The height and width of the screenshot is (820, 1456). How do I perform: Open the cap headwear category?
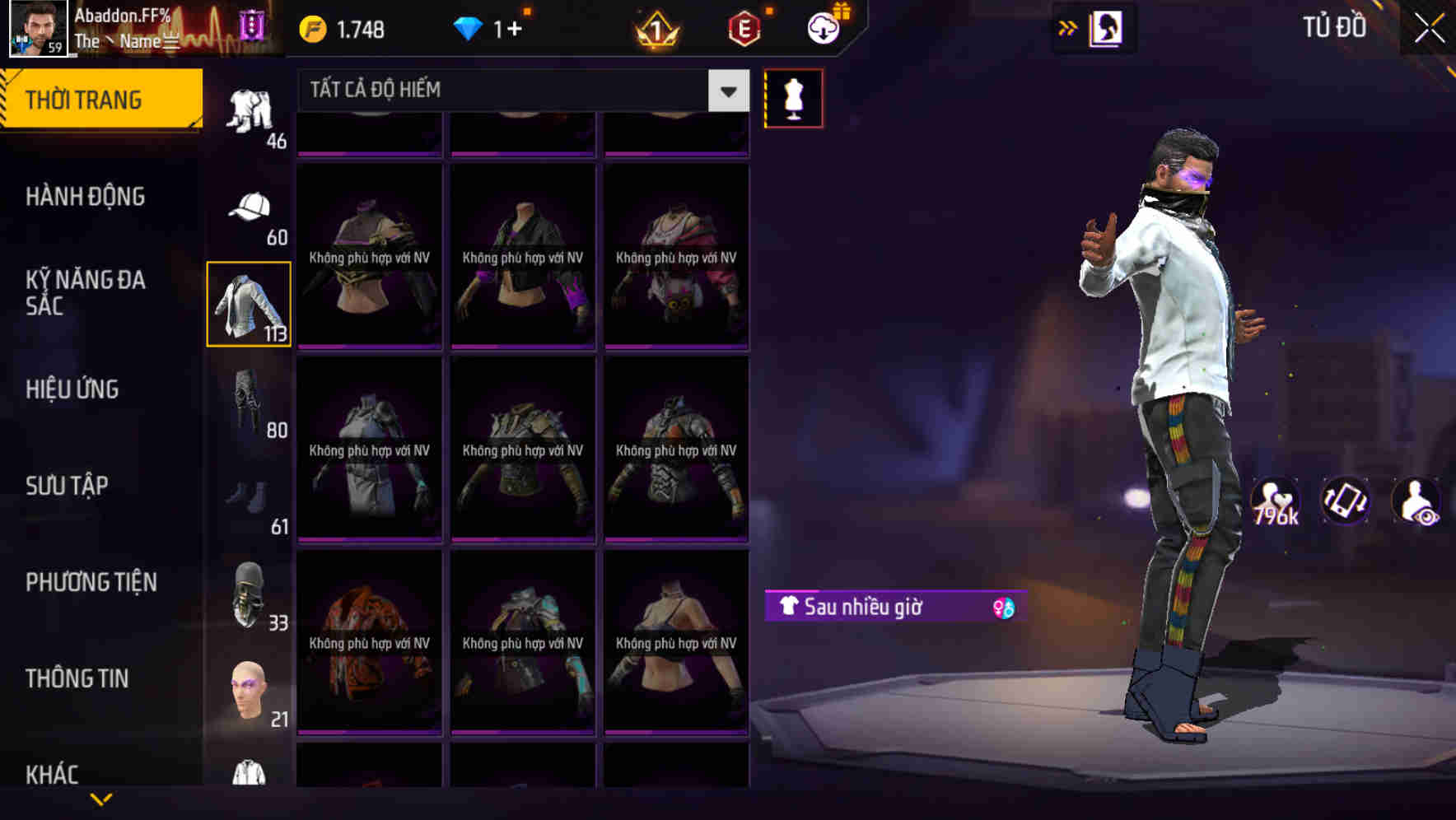coord(249,212)
